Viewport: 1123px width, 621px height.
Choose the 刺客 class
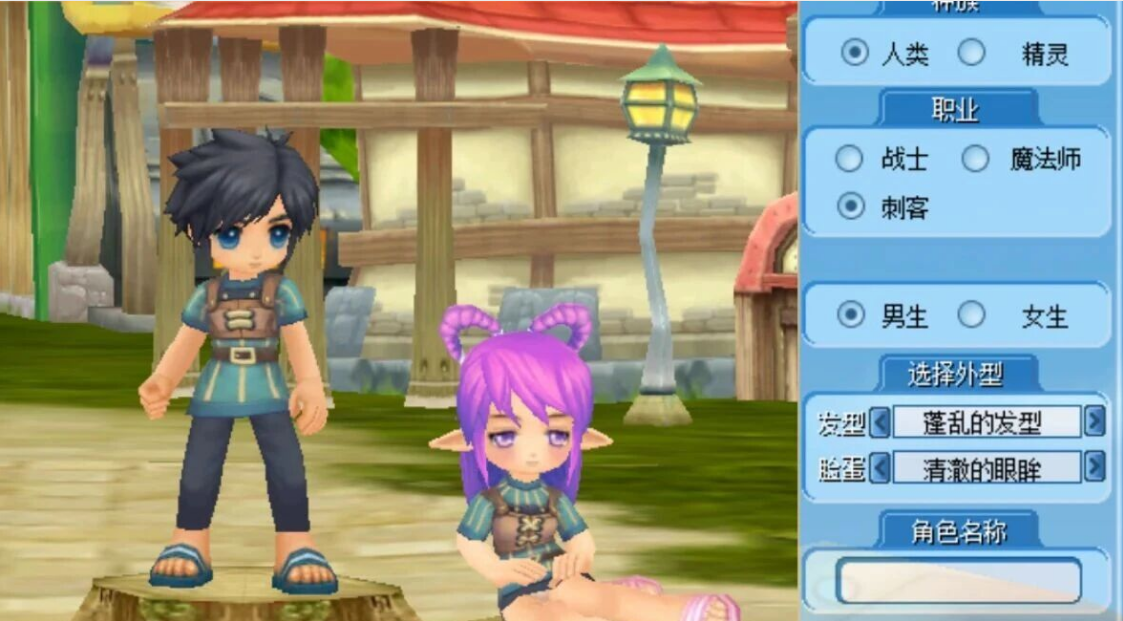pyautogui.click(x=852, y=207)
